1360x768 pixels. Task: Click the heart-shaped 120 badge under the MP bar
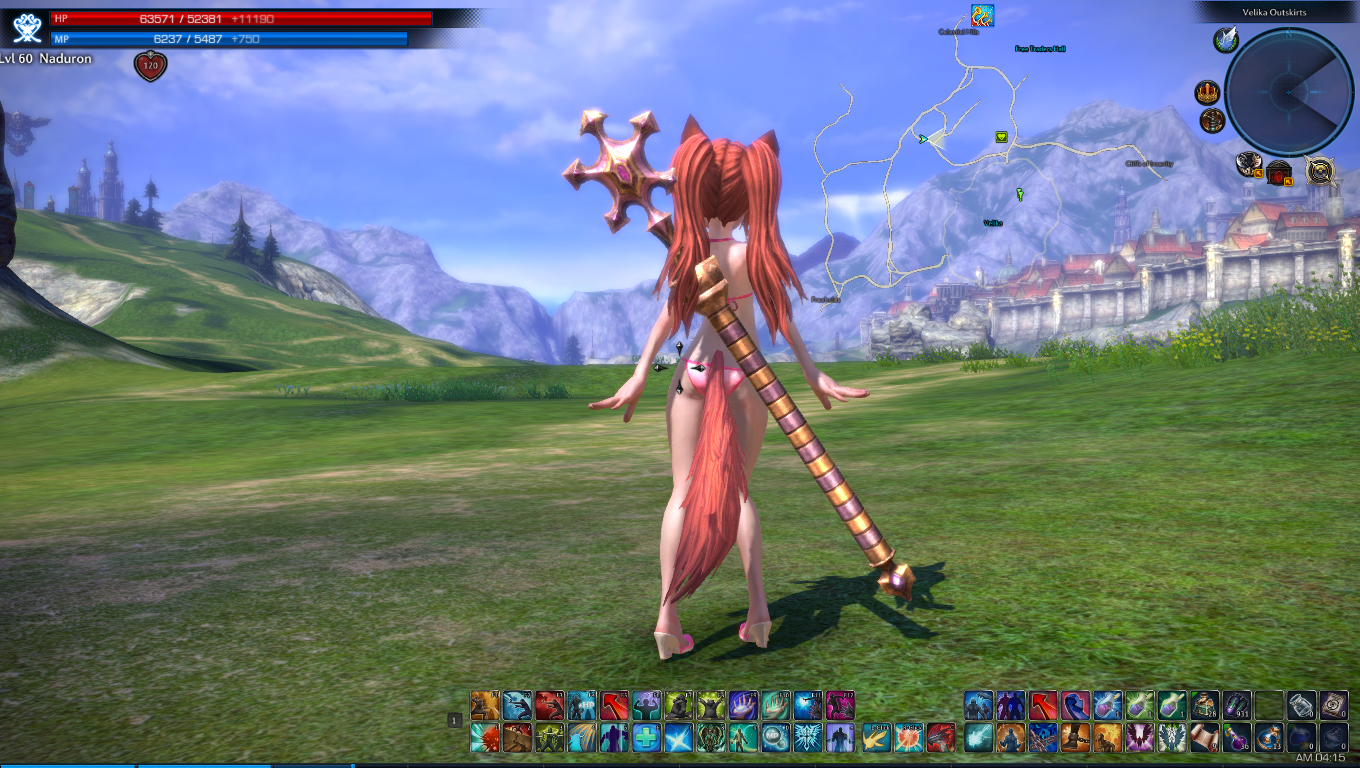coord(150,67)
